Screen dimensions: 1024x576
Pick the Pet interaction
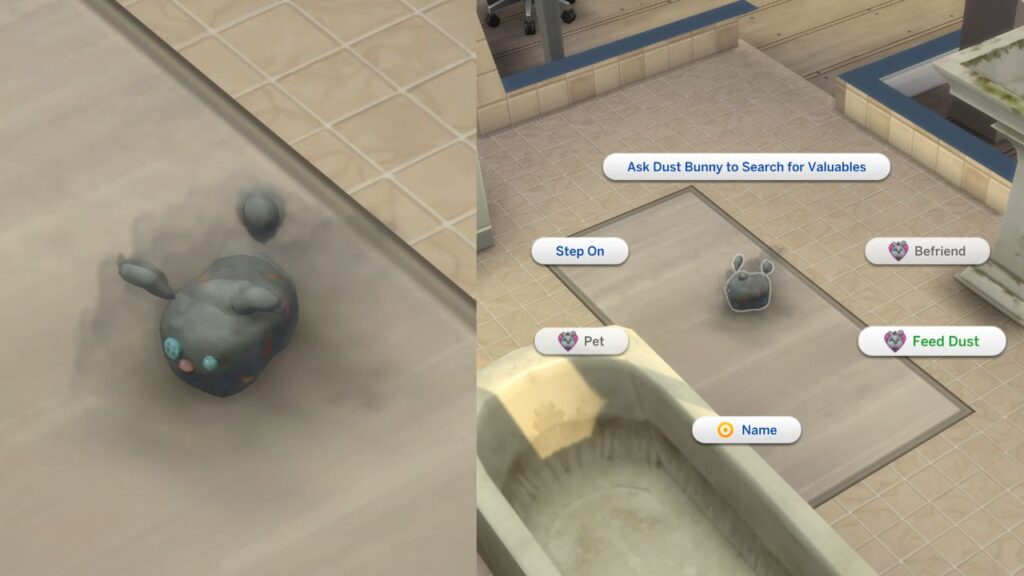pyautogui.click(x=581, y=341)
